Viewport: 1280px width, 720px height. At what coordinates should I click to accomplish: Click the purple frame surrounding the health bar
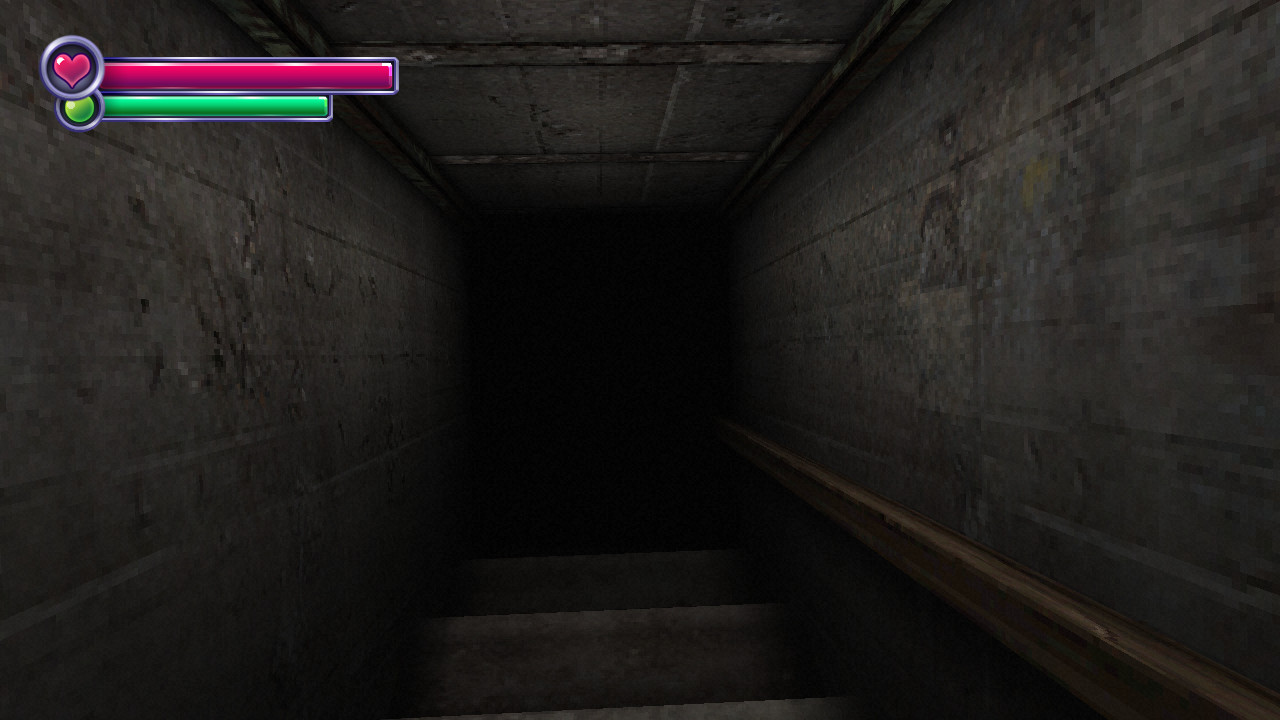(250, 59)
